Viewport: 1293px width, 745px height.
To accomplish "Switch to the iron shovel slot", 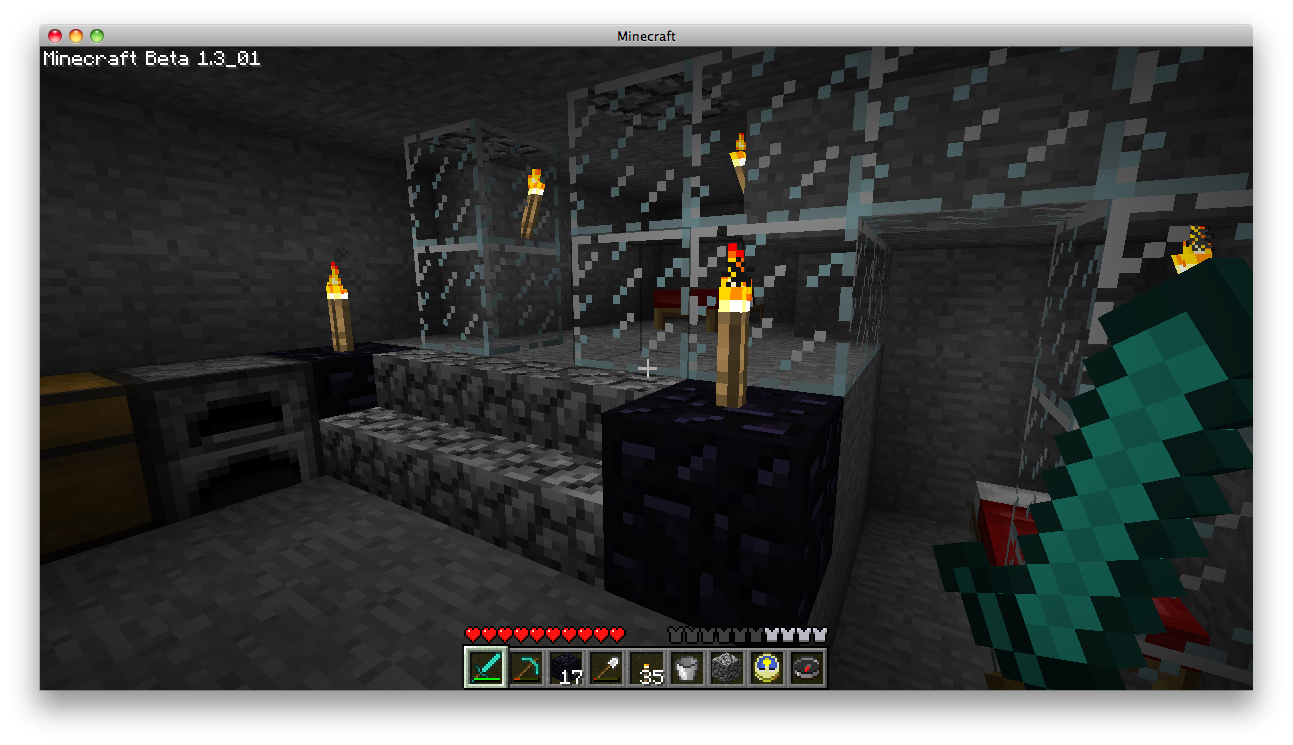I will coord(606,667).
